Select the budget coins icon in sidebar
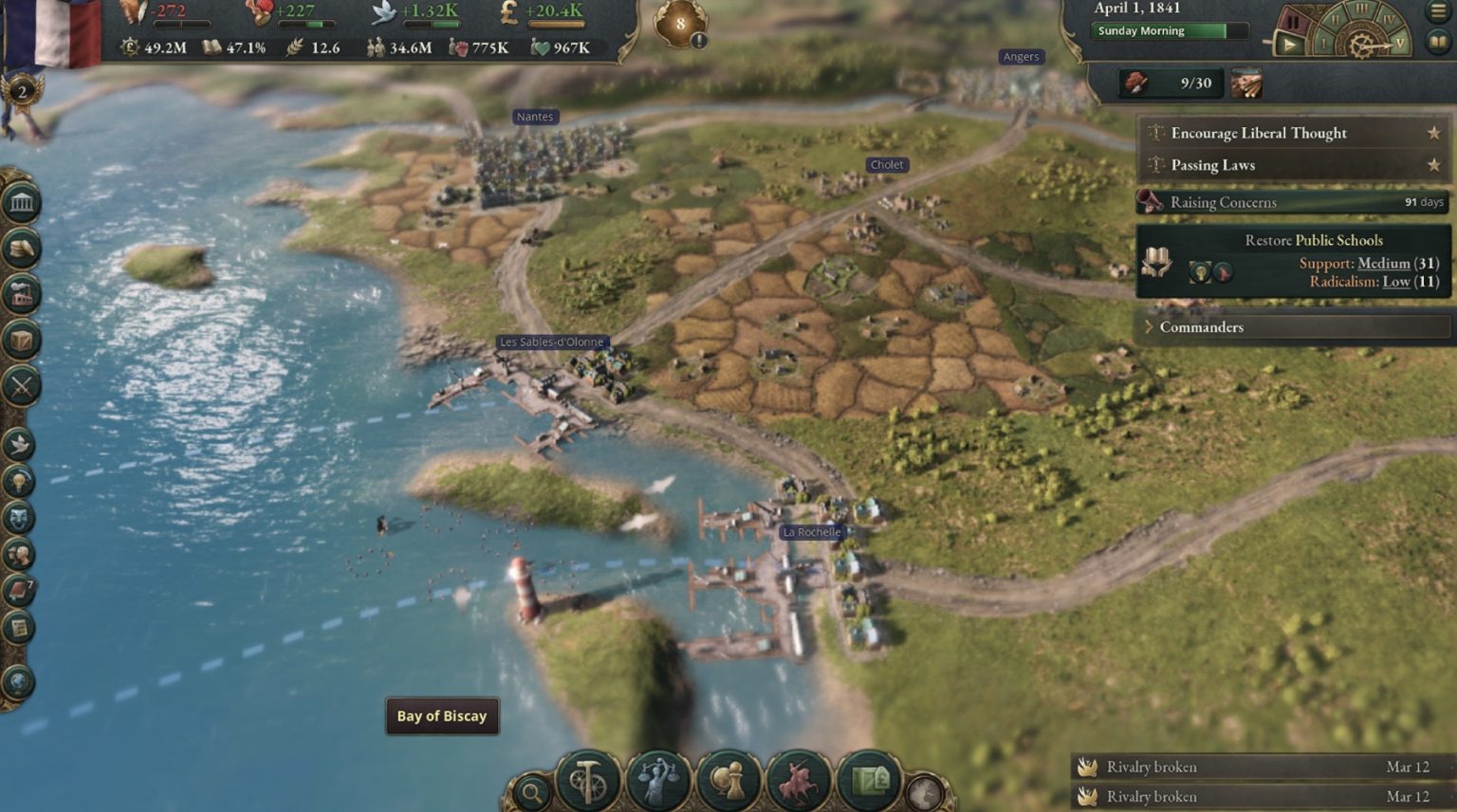Screen dimensions: 1457x812 [21, 247]
